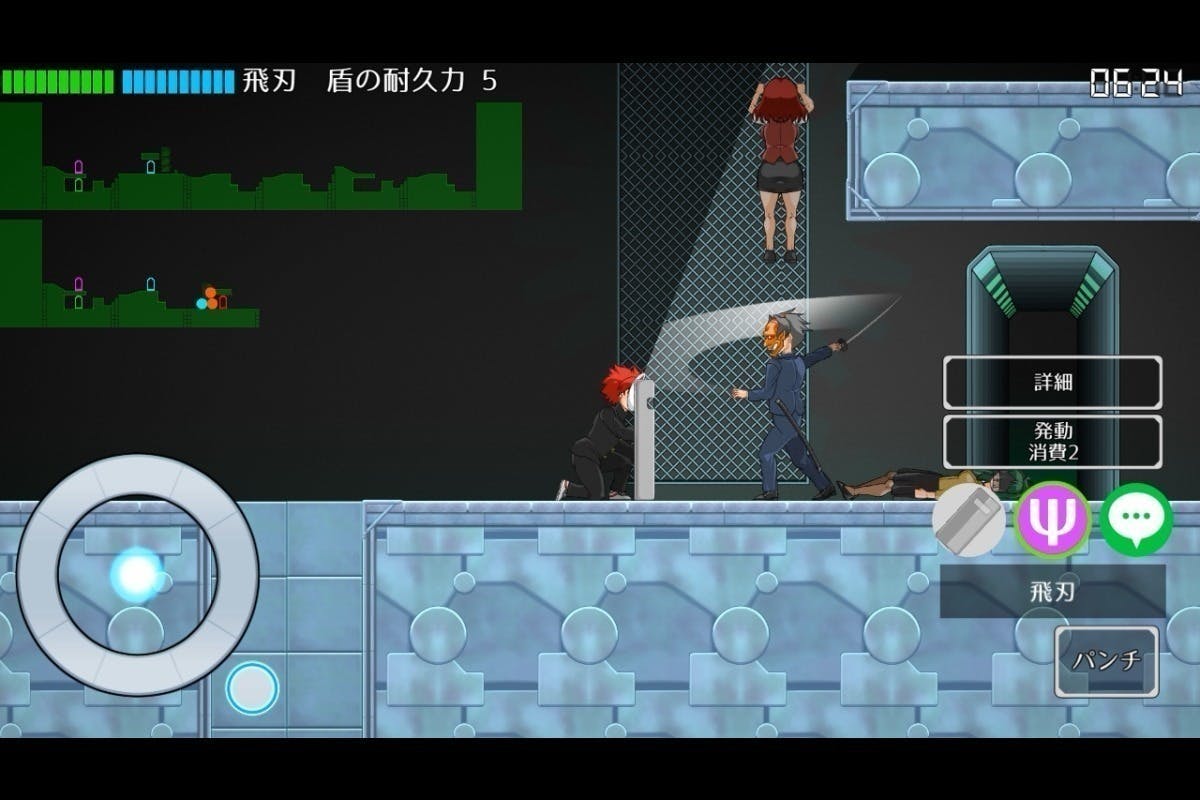
Task: Choose the purple psi ability icon
Action: (x=1052, y=519)
